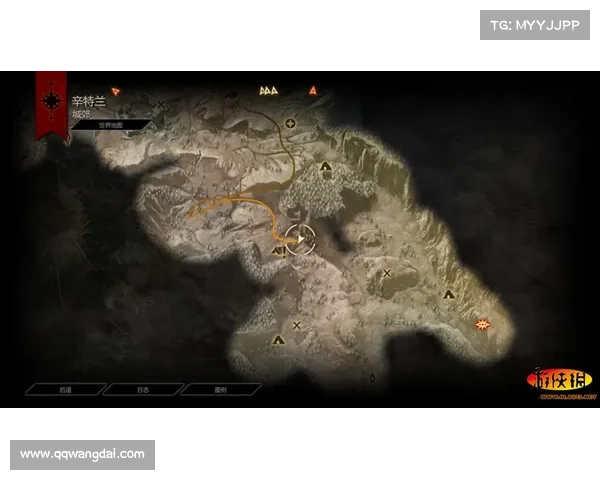Open the 日志 journal button
600x480 pixels.
pos(142,389)
